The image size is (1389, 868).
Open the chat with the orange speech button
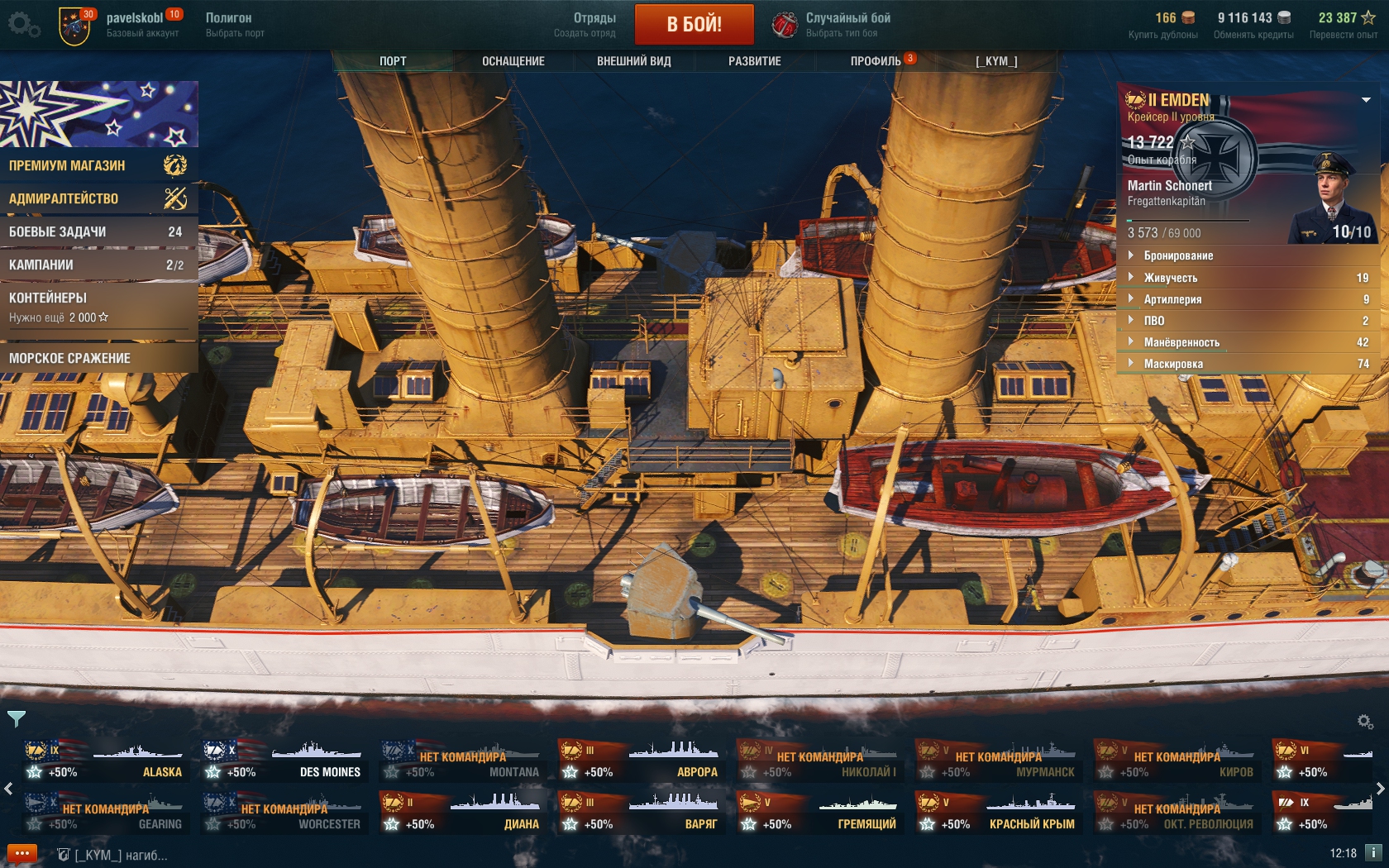22,853
